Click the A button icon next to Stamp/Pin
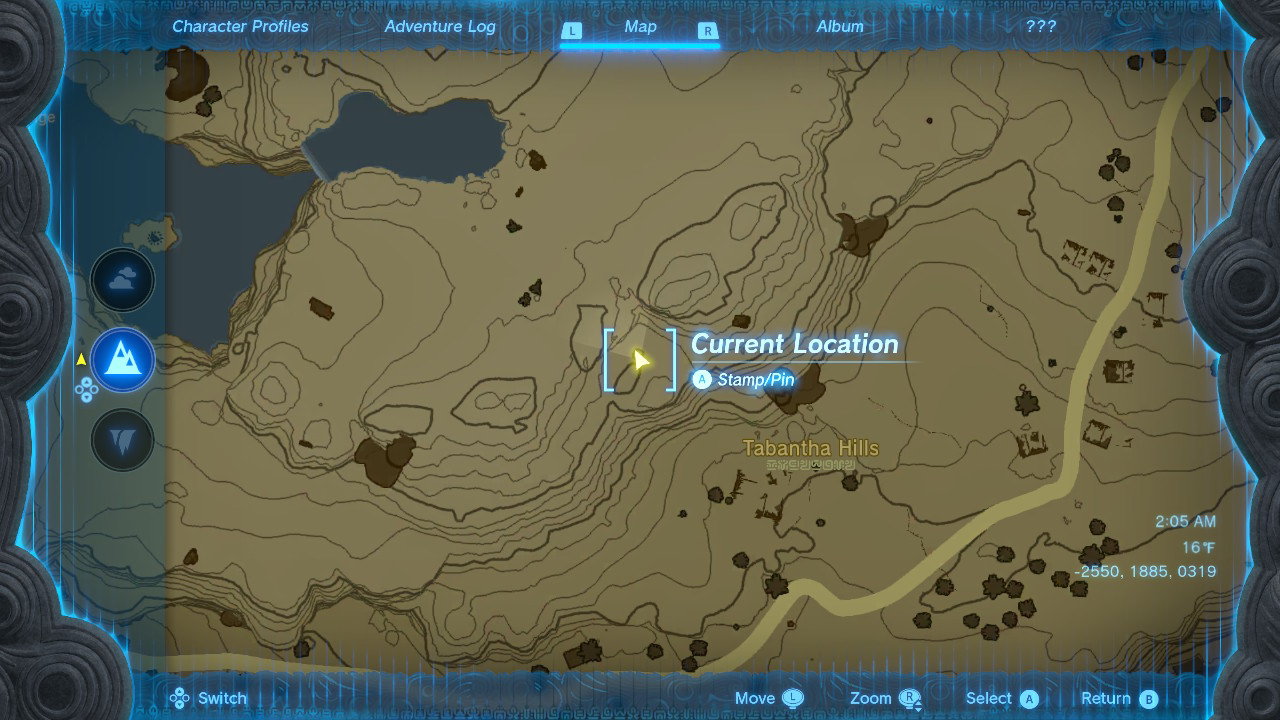This screenshot has height=720, width=1280. point(703,380)
